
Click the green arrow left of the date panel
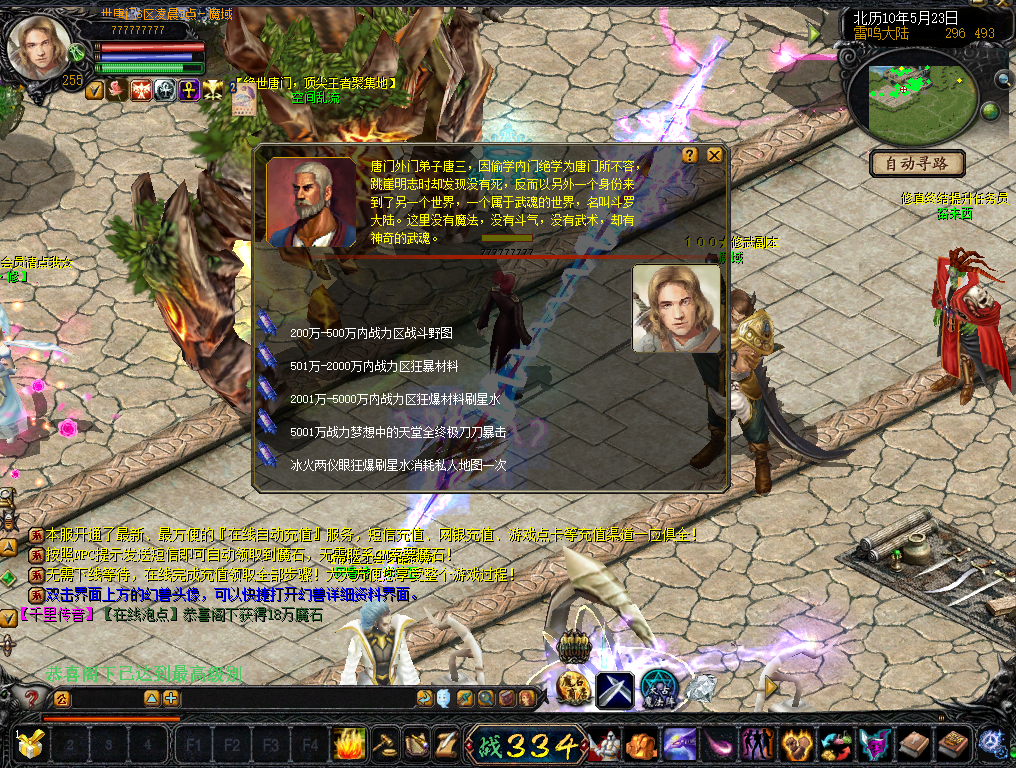(x=815, y=33)
